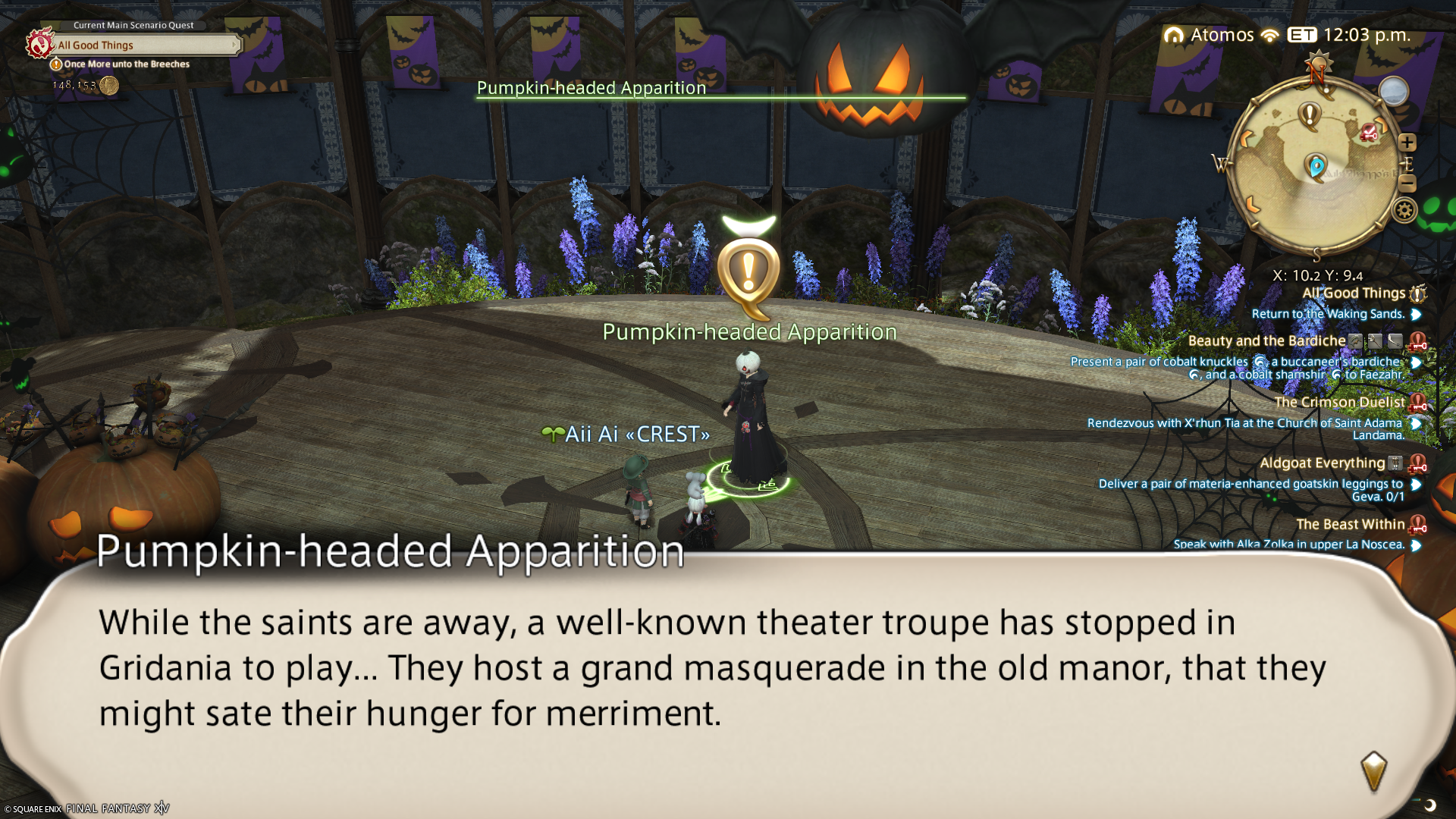Image resolution: width=1456 pixels, height=819 pixels.
Task: Click the Atomos world name
Action: tap(1221, 35)
